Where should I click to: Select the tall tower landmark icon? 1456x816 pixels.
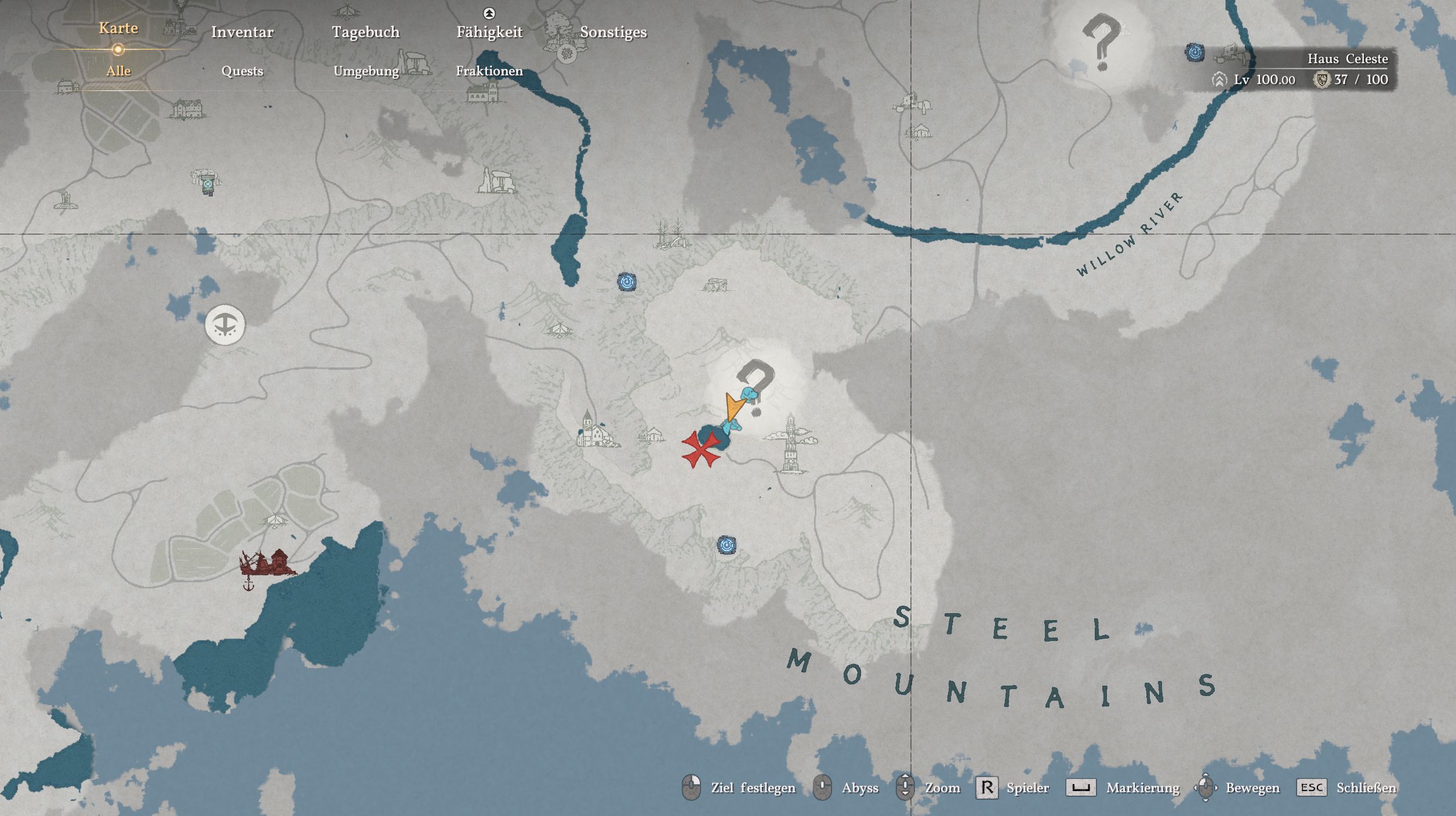(791, 443)
